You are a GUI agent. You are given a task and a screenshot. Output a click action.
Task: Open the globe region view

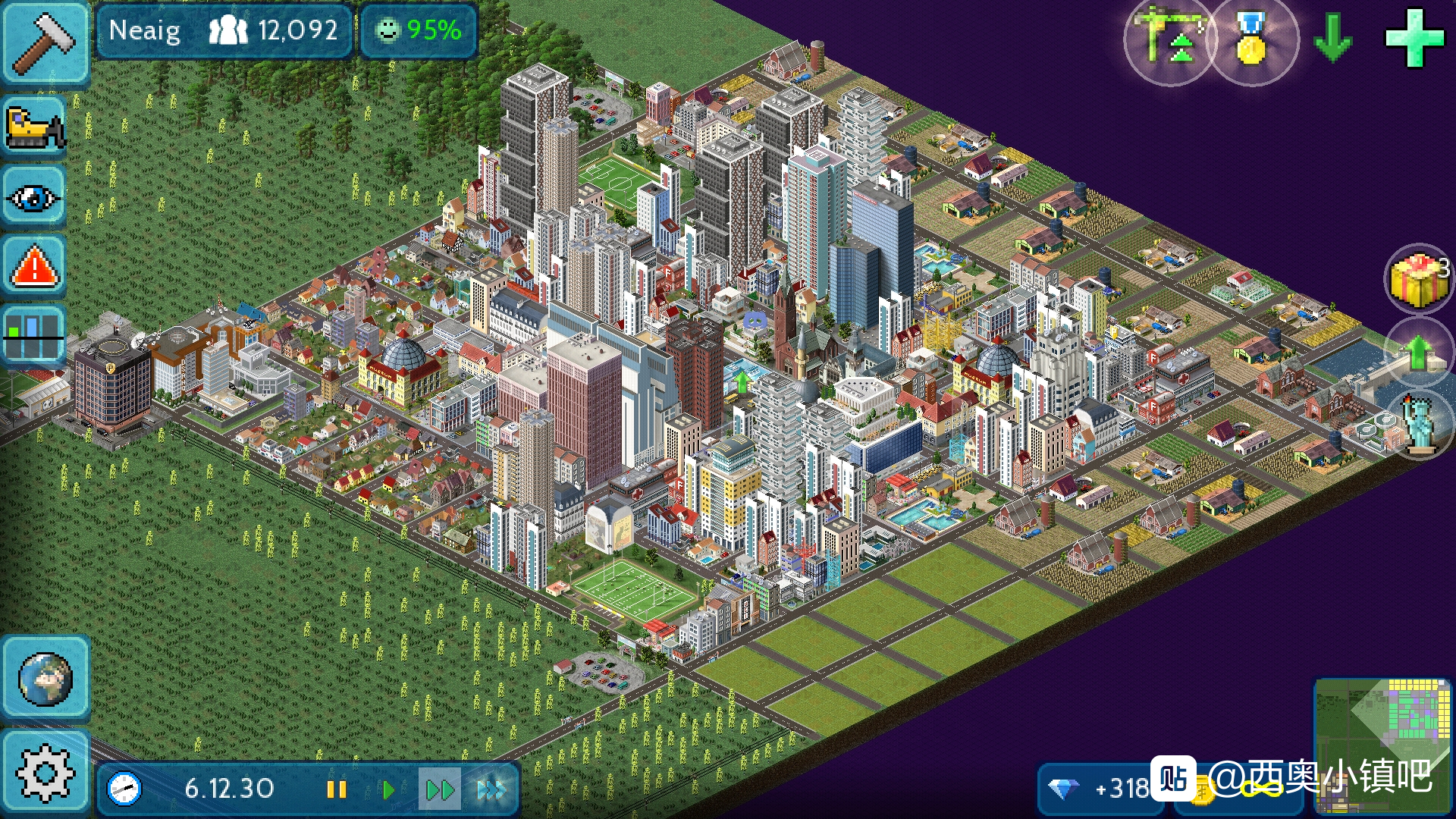pyautogui.click(x=45, y=678)
